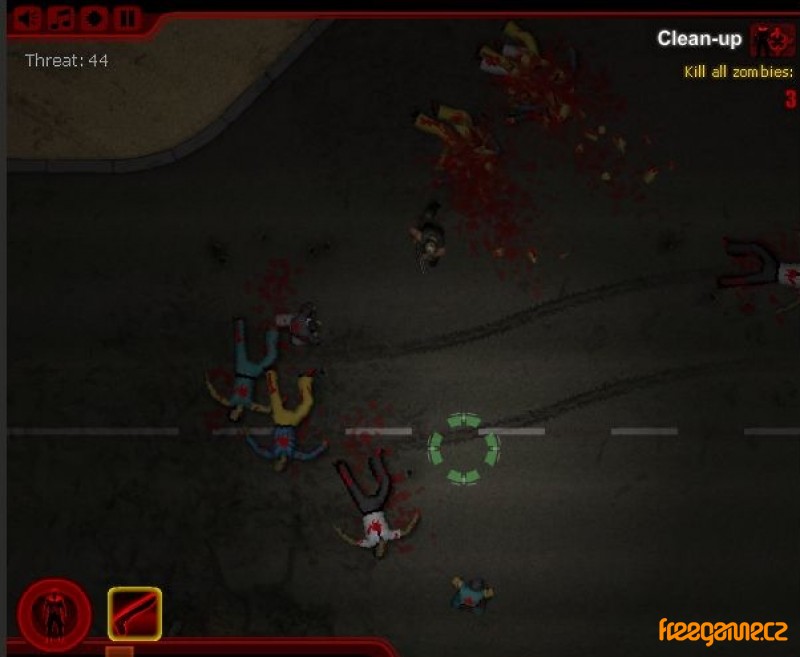This screenshot has height=657, width=800.
Task: Toggle the sound effects speaker button
Action: (x=30, y=18)
